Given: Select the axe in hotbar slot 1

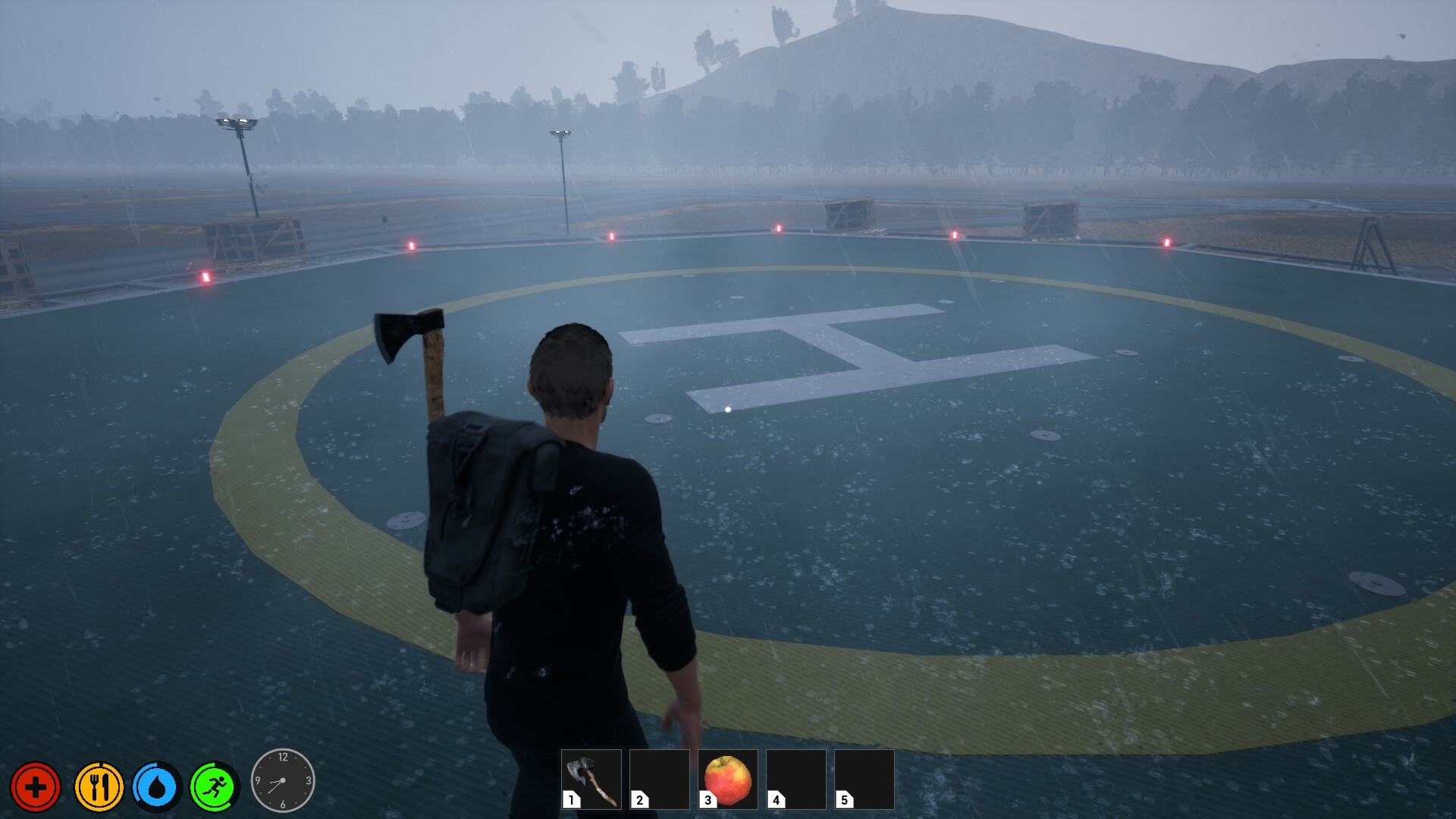Looking at the screenshot, I should (591, 780).
